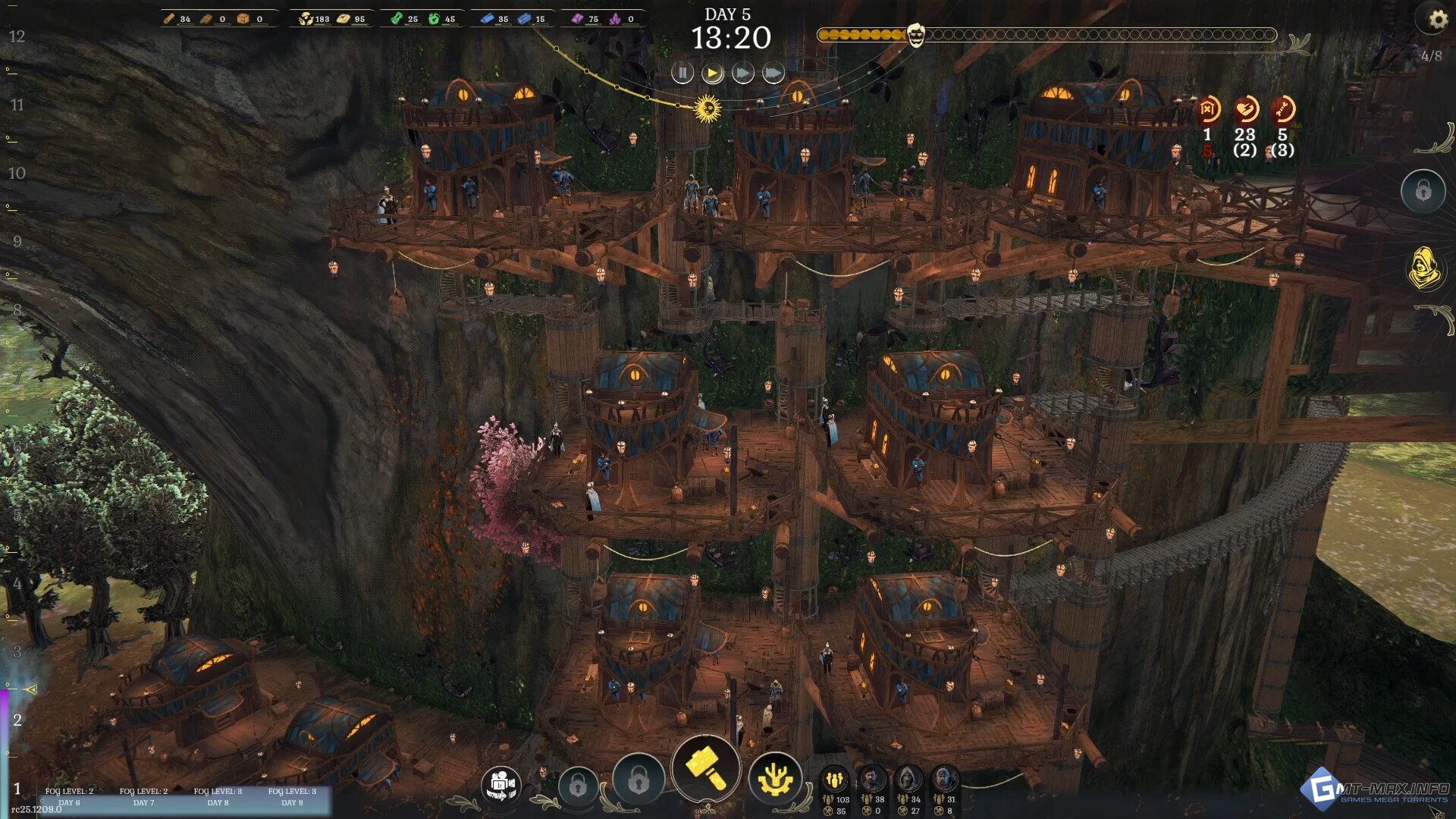Show the total population group icon
1456x819 pixels.
(x=835, y=779)
